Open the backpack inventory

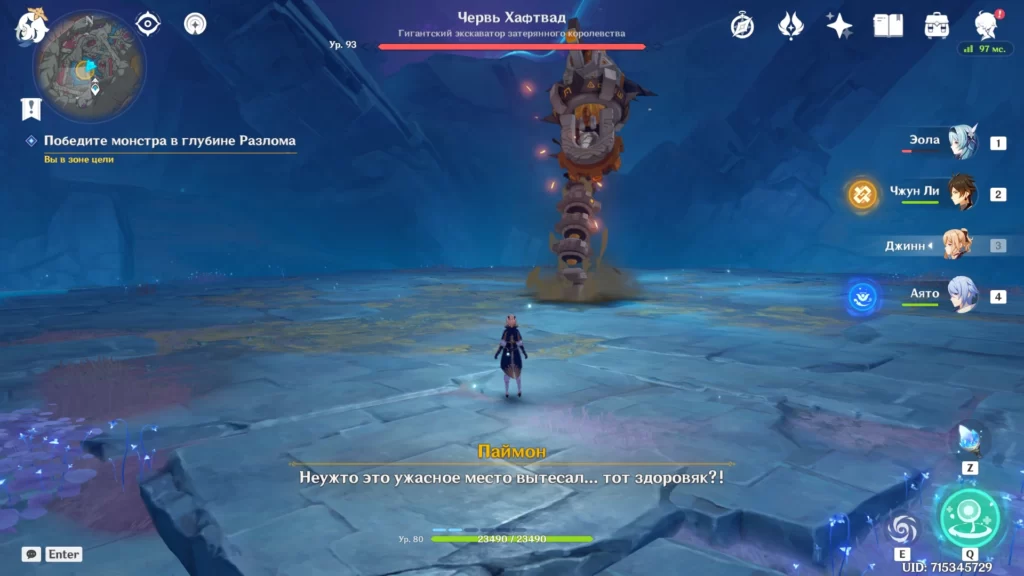click(x=937, y=25)
